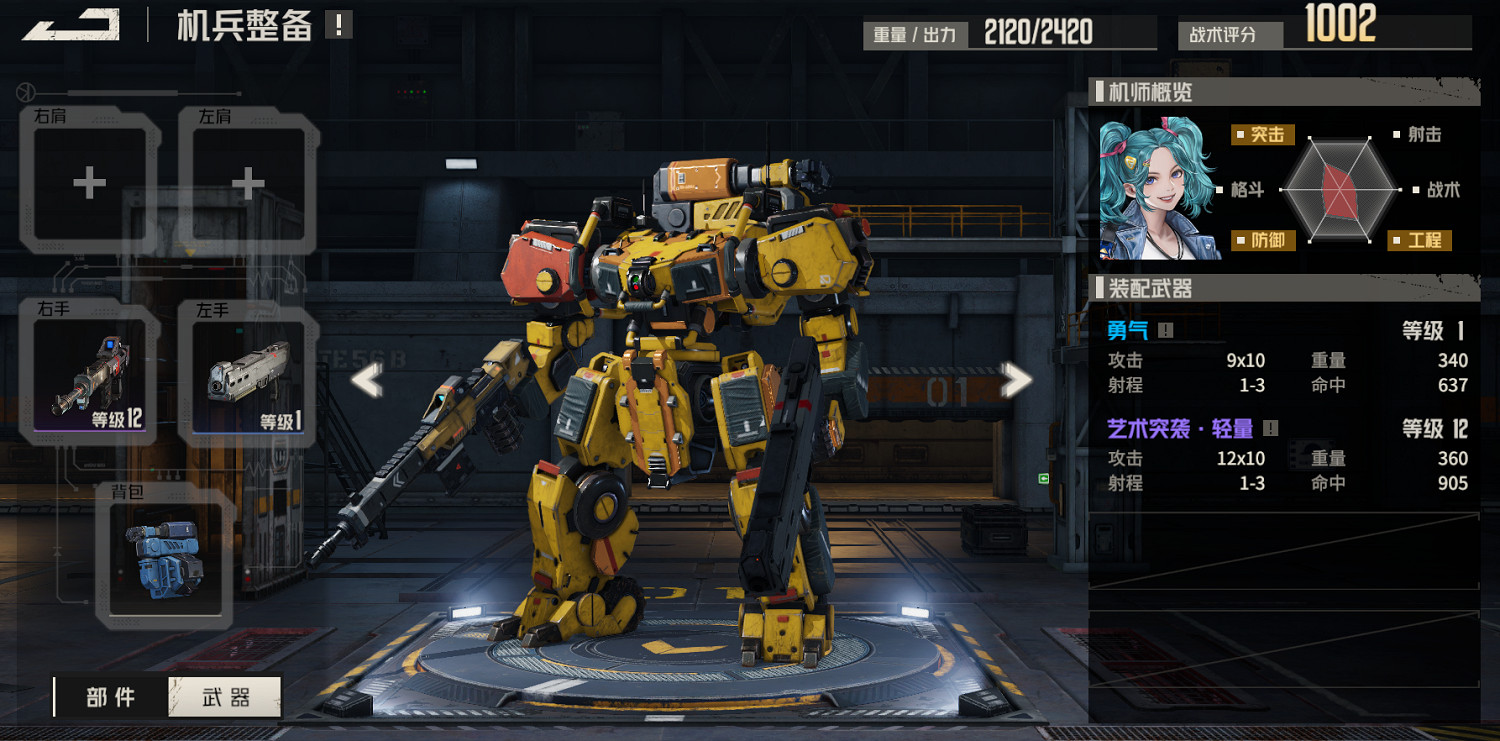Viewport: 1500px width, 741px height.
Task: Show the next mech with right arrow
Action: (1016, 380)
